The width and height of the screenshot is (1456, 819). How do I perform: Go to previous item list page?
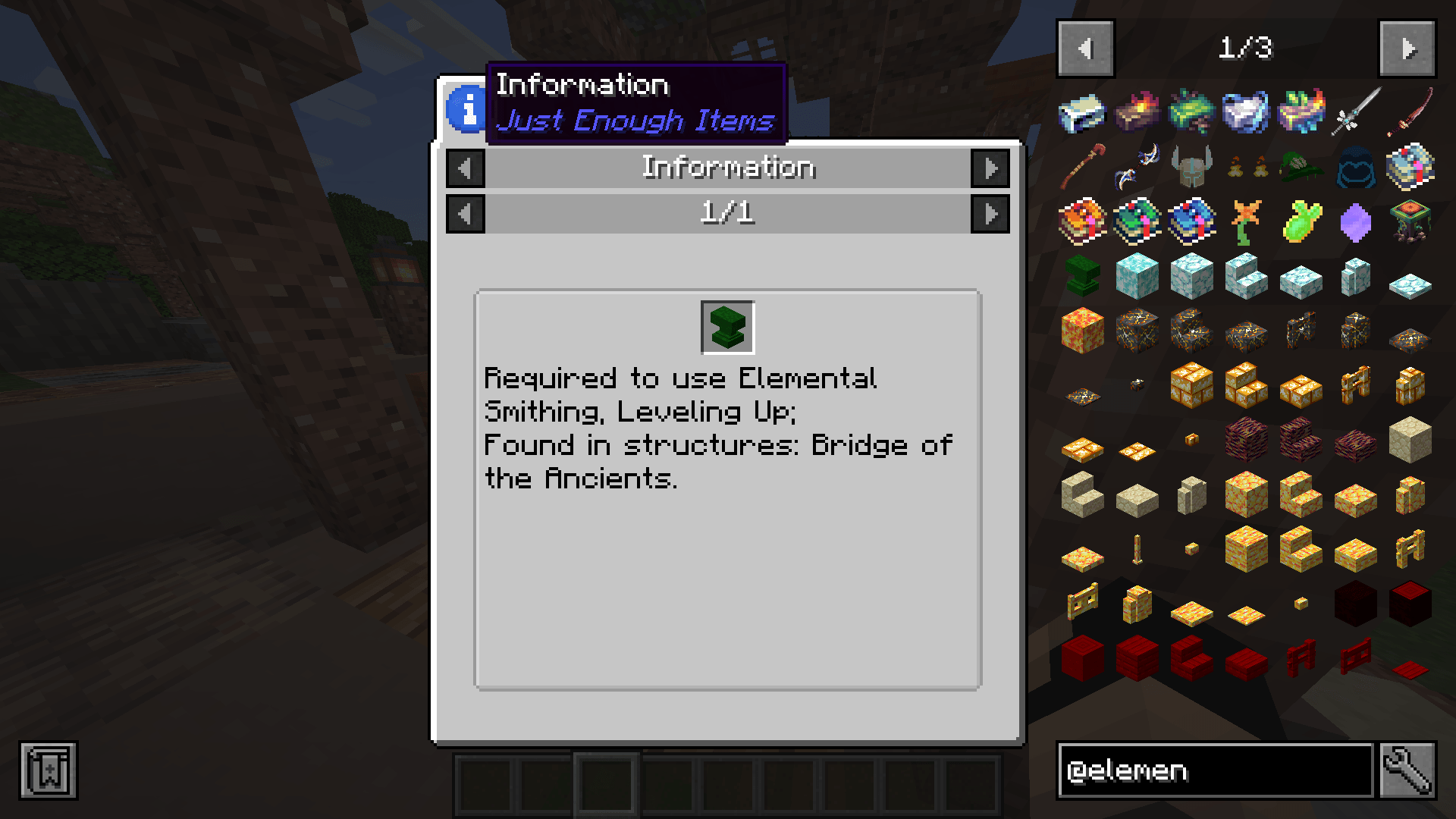(1085, 49)
